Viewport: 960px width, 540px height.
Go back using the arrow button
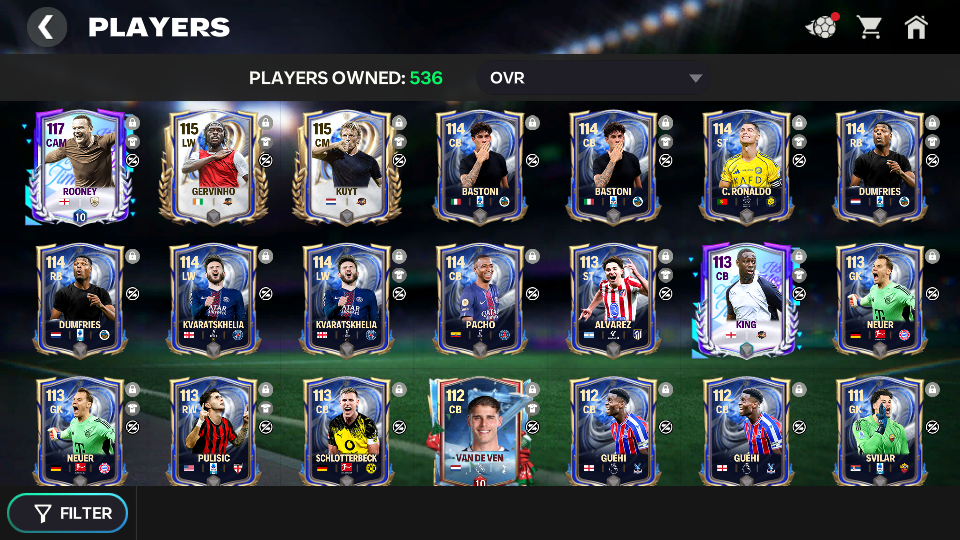pos(46,27)
